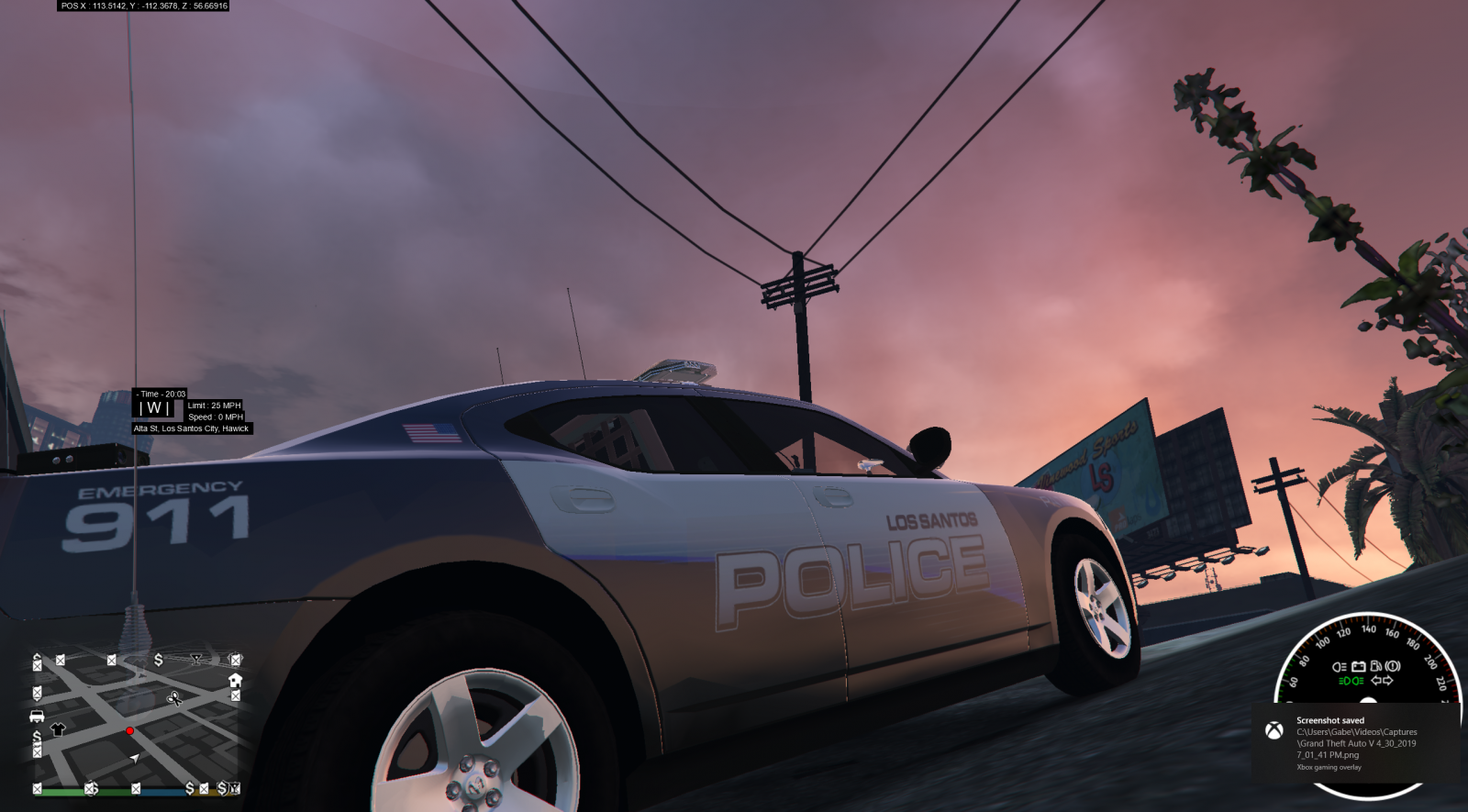The width and height of the screenshot is (1468, 812).
Task: Toggle the left turn signal arrow indicator
Action: tap(1375, 680)
